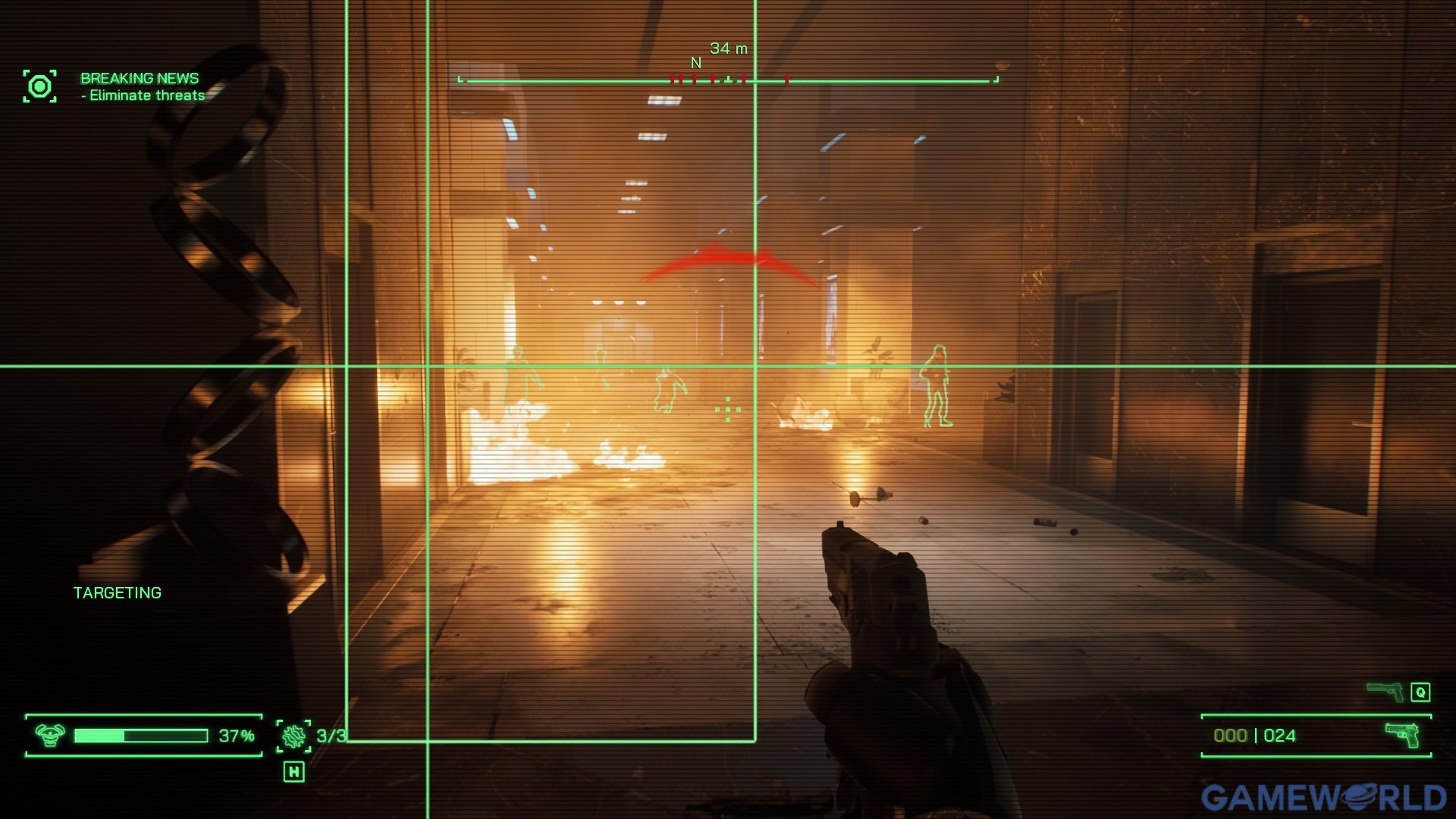Screen dimensions: 1456x819
Task: Click the RoboCop helmet health icon
Action: pyautogui.click(x=50, y=735)
